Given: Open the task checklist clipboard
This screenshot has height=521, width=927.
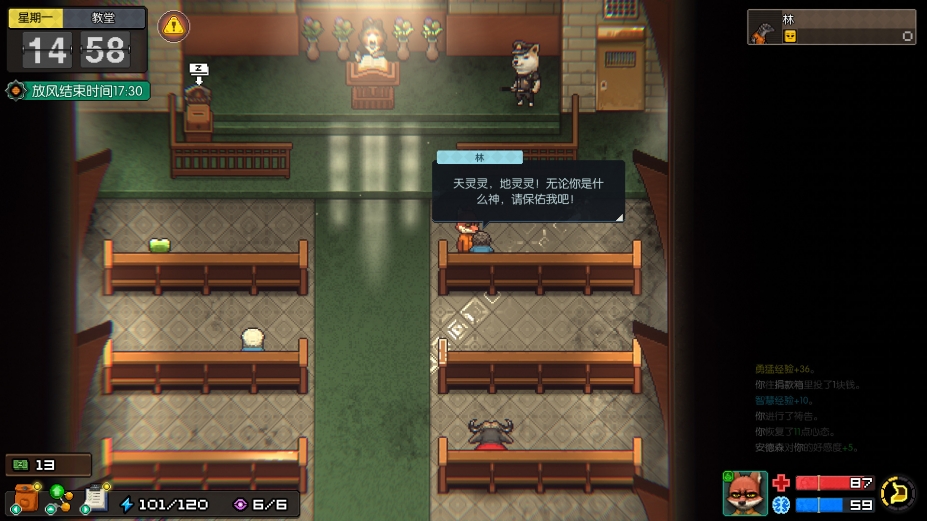Looking at the screenshot, I should click(96, 497).
